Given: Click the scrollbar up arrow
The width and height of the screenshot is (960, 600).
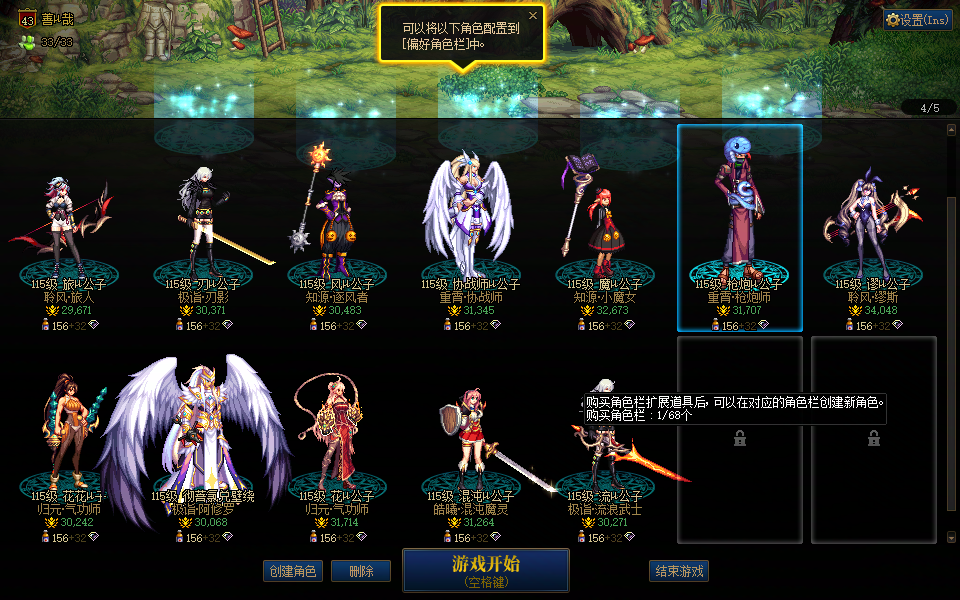Looking at the screenshot, I should 951,129.
